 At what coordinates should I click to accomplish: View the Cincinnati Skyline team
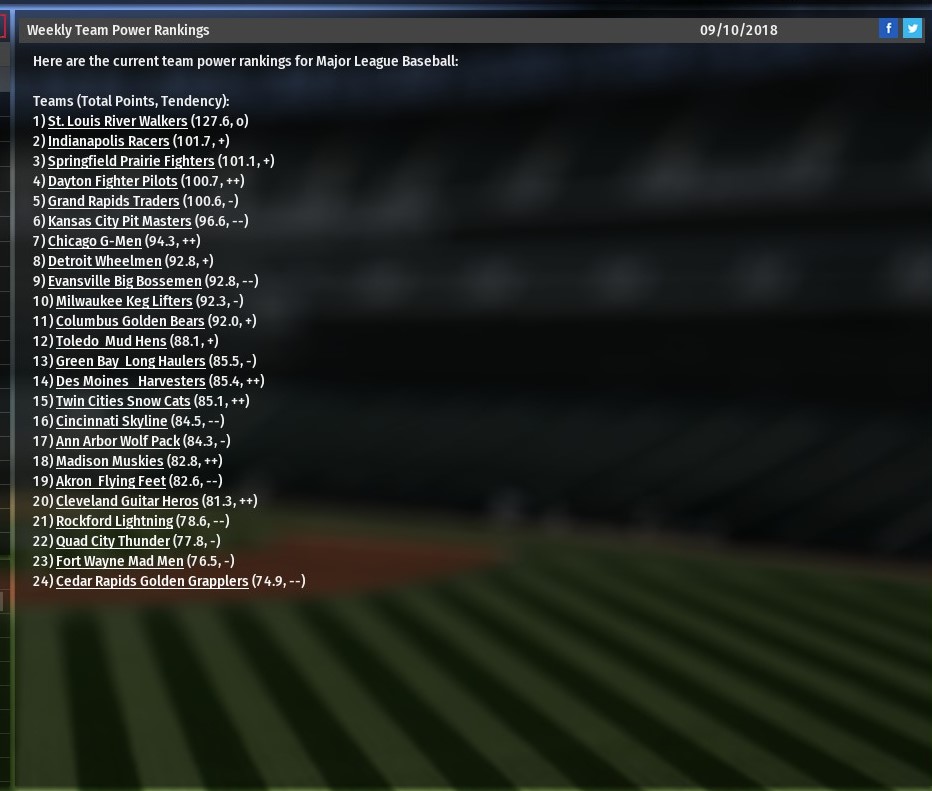[111, 421]
